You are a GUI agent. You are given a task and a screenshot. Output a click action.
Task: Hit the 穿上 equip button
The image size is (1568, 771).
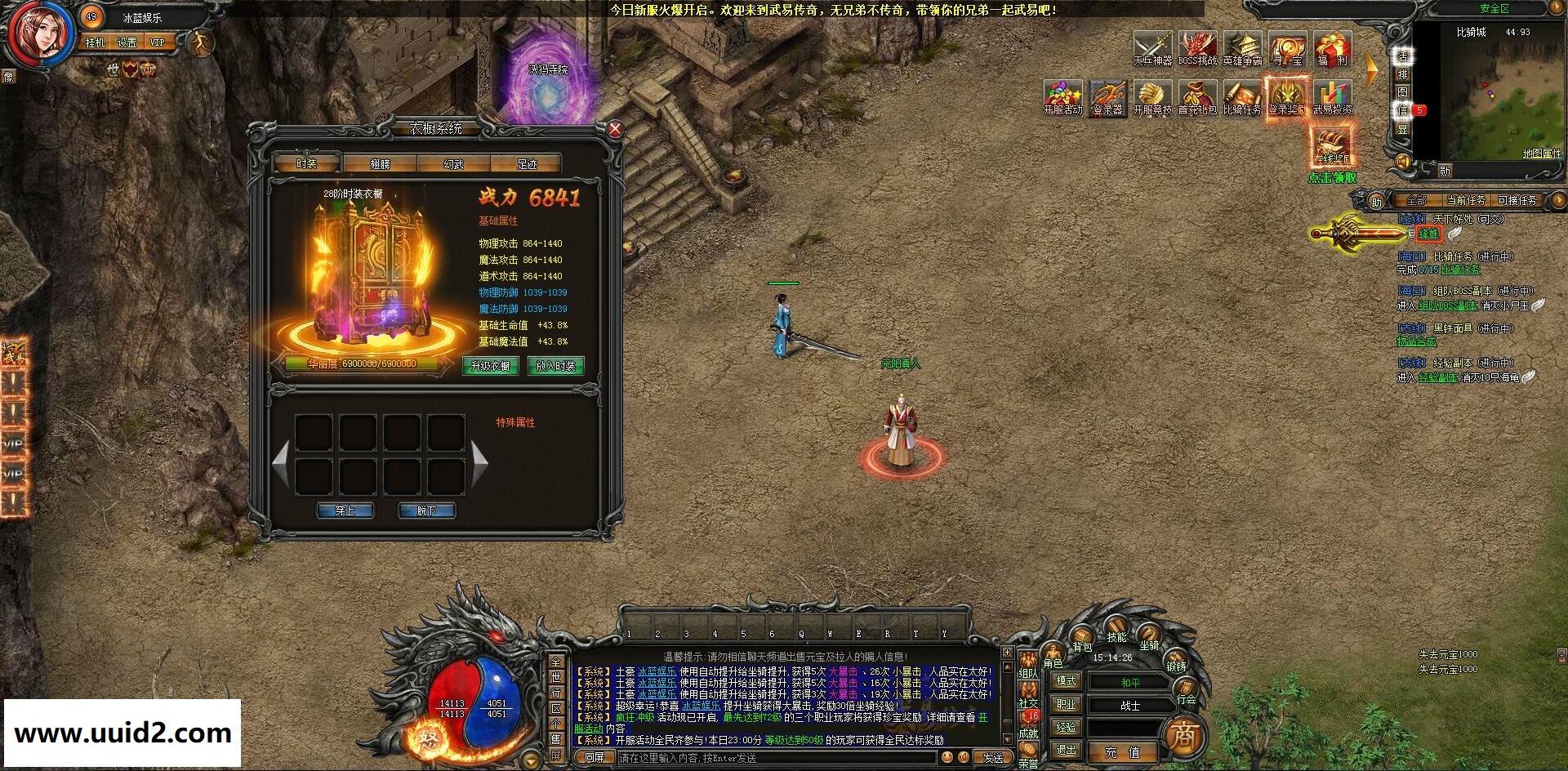pos(345,510)
